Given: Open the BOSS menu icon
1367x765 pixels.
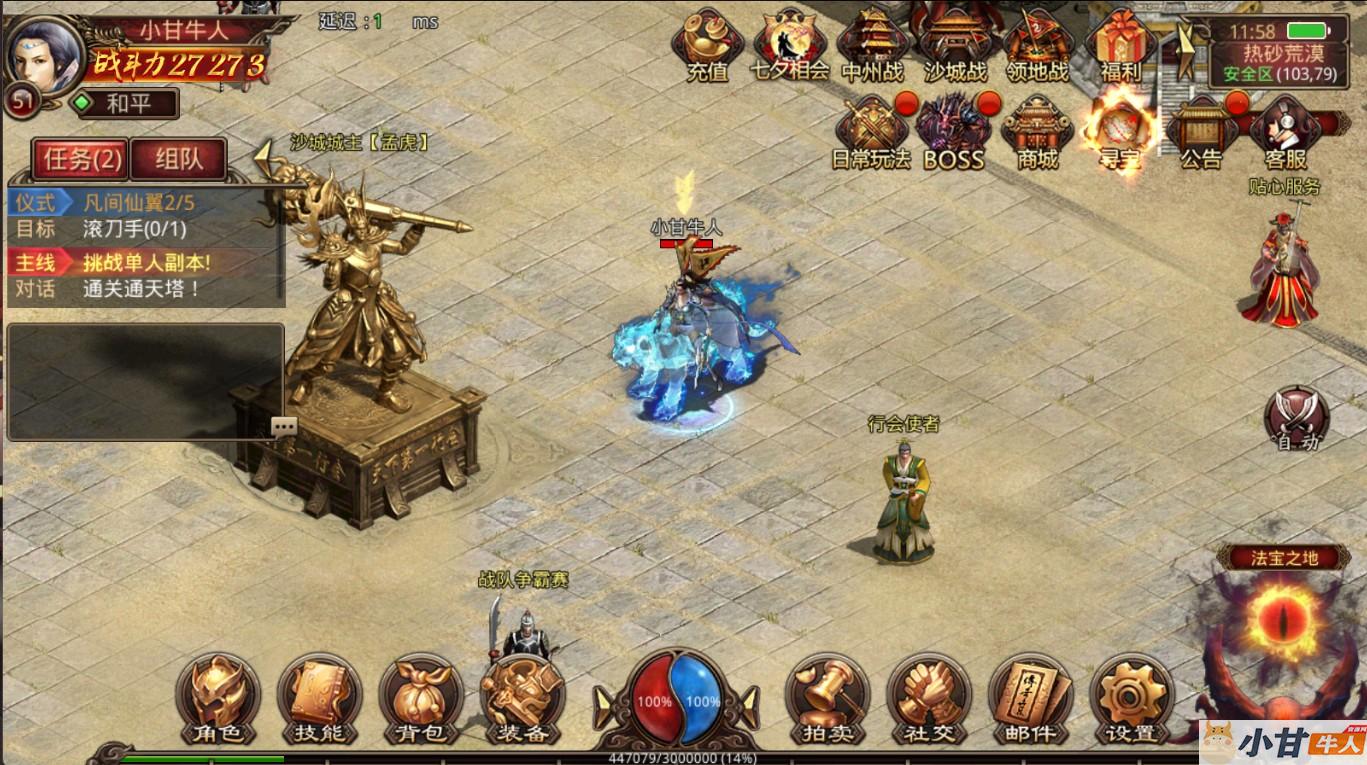Looking at the screenshot, I should click(x=953, y=132).
